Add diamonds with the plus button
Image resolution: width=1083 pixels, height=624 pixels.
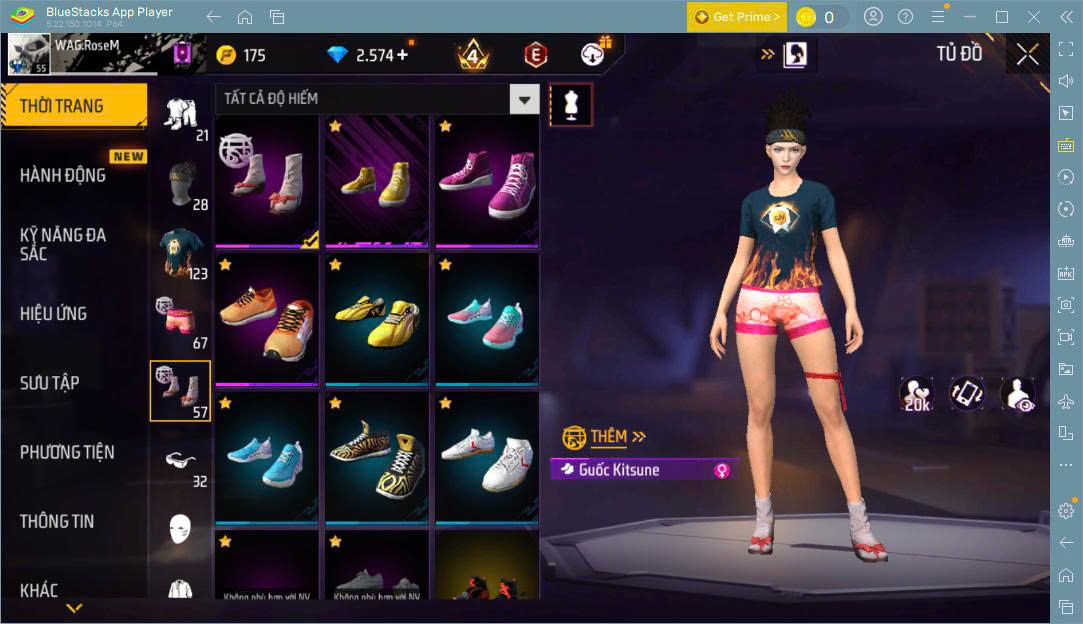[x=402, y=55]
